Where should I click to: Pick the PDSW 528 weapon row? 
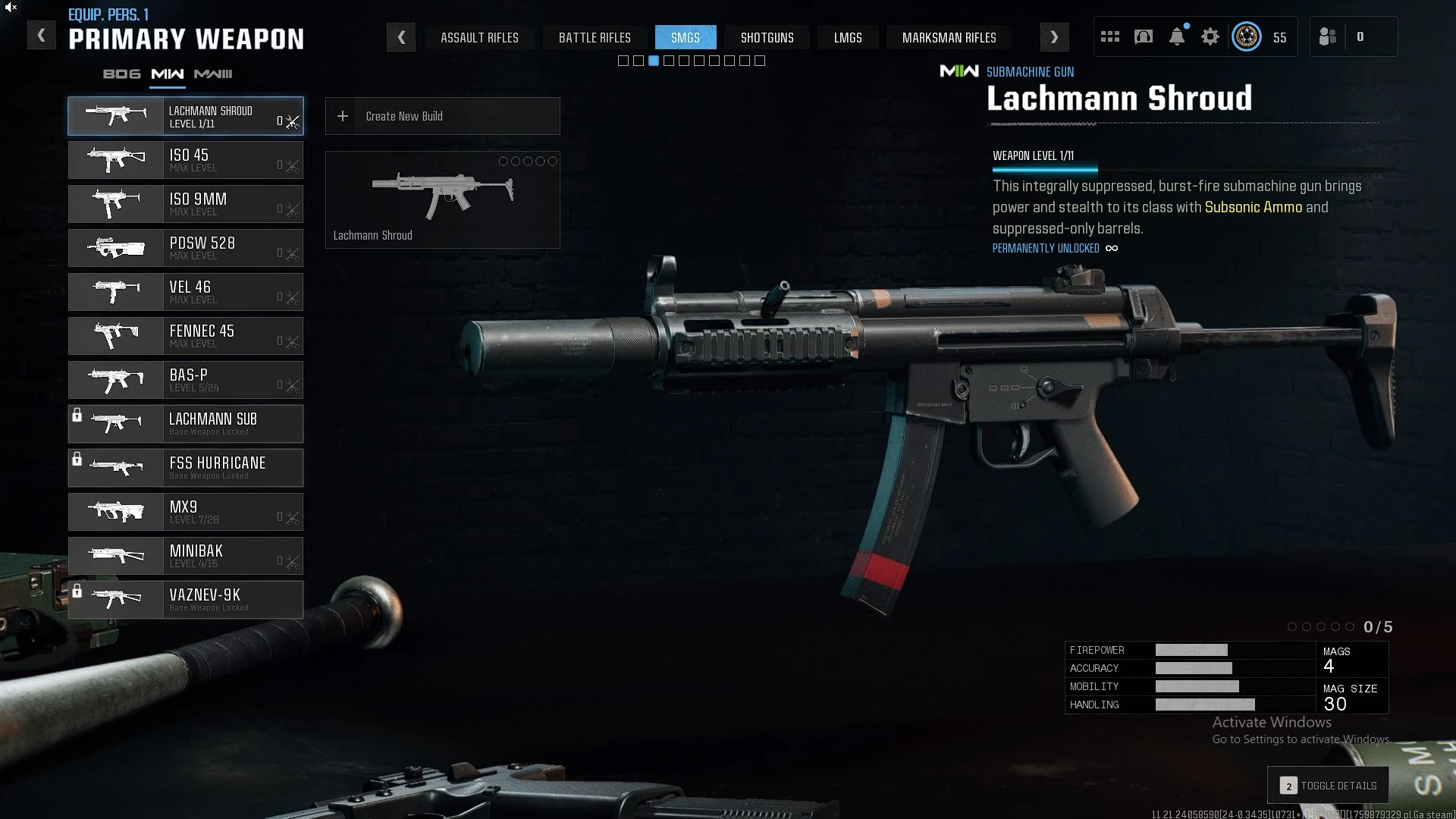point(186,248)
